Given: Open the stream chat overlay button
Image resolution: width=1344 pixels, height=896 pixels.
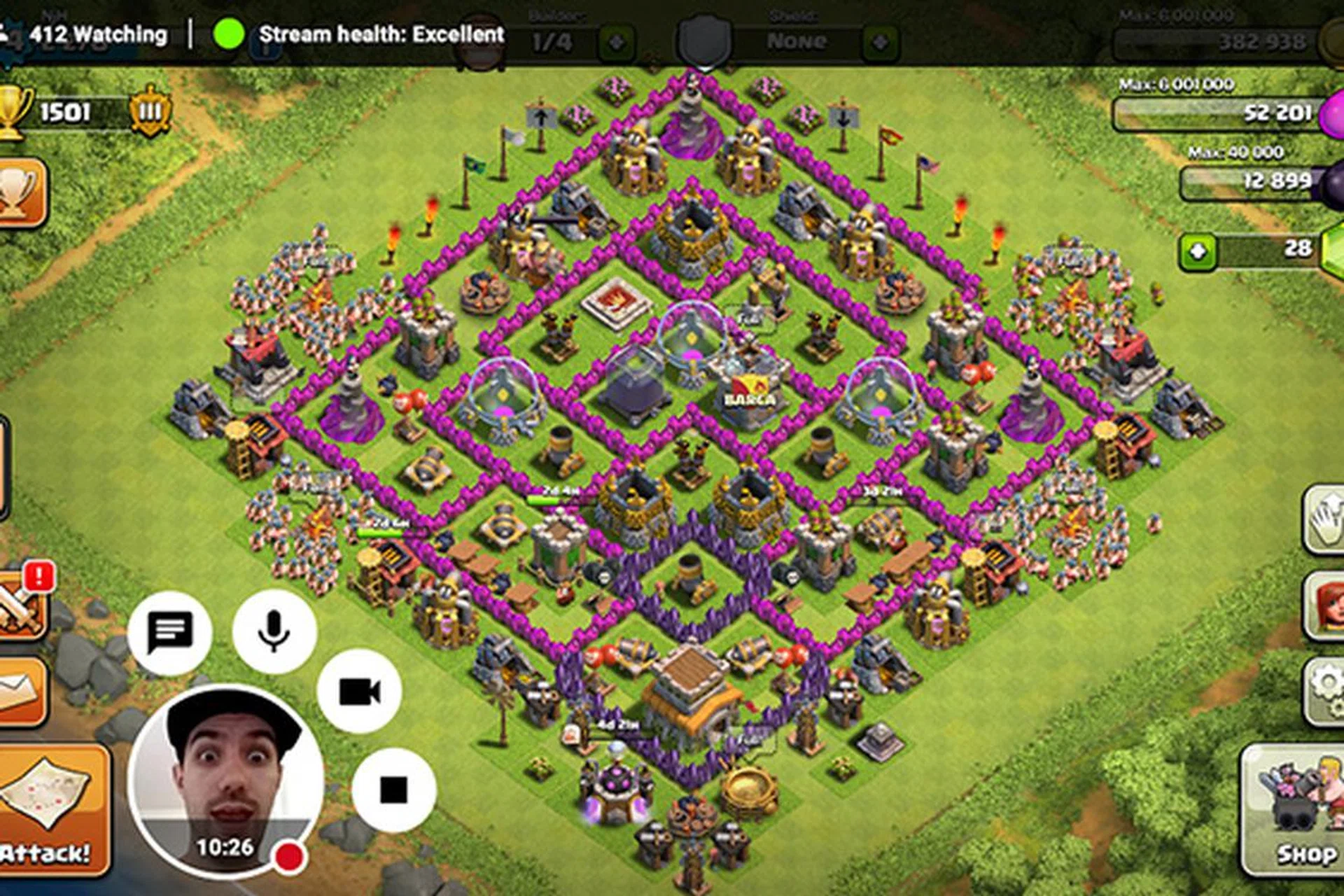Looking at the screenshot, I should click(170, 632).
